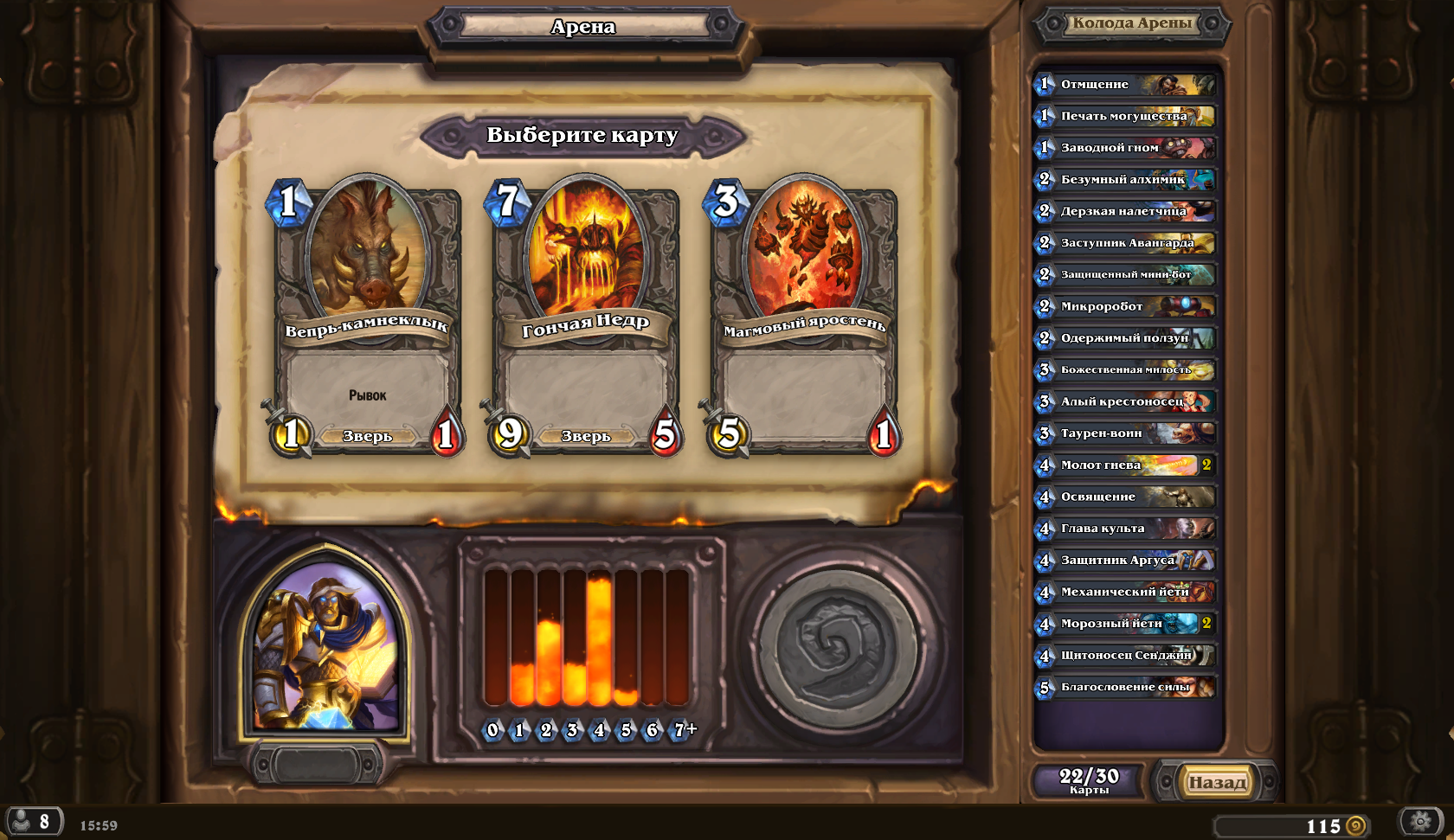
Task: Click the paladin hero portrait
Action: [326, 644]
